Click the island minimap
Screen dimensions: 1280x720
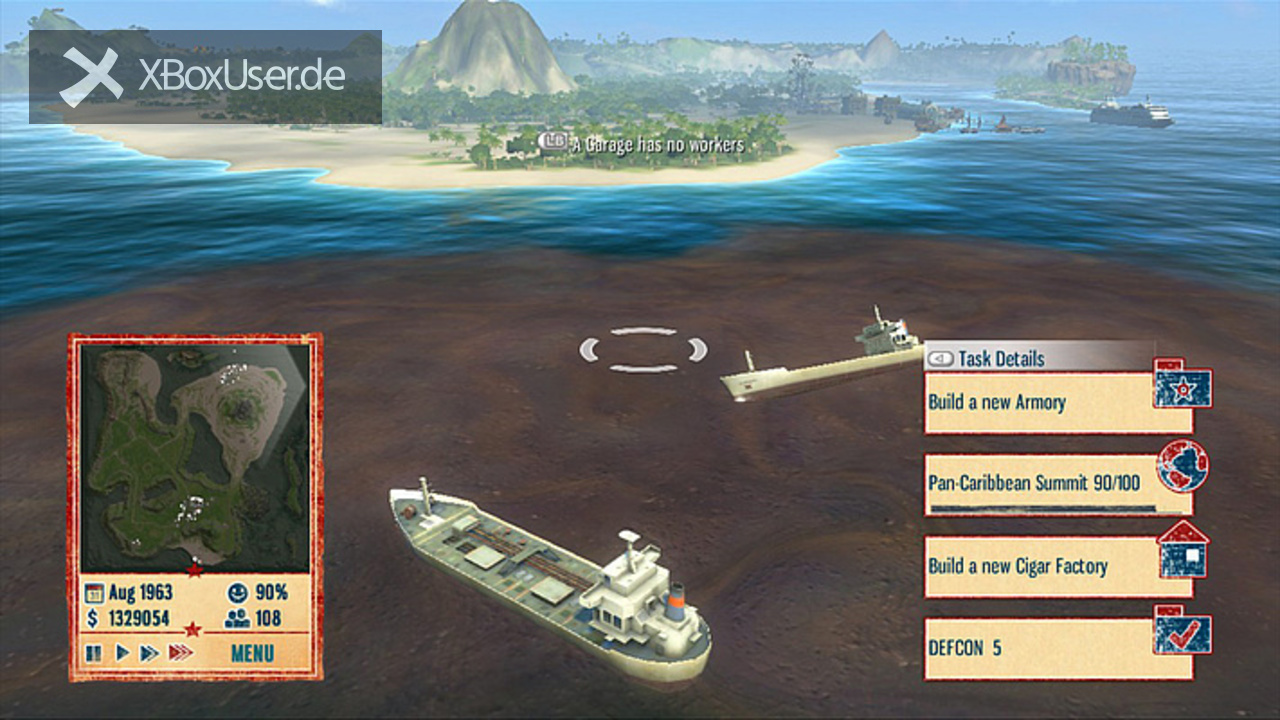pyautogui.click(x=195, y=458)
